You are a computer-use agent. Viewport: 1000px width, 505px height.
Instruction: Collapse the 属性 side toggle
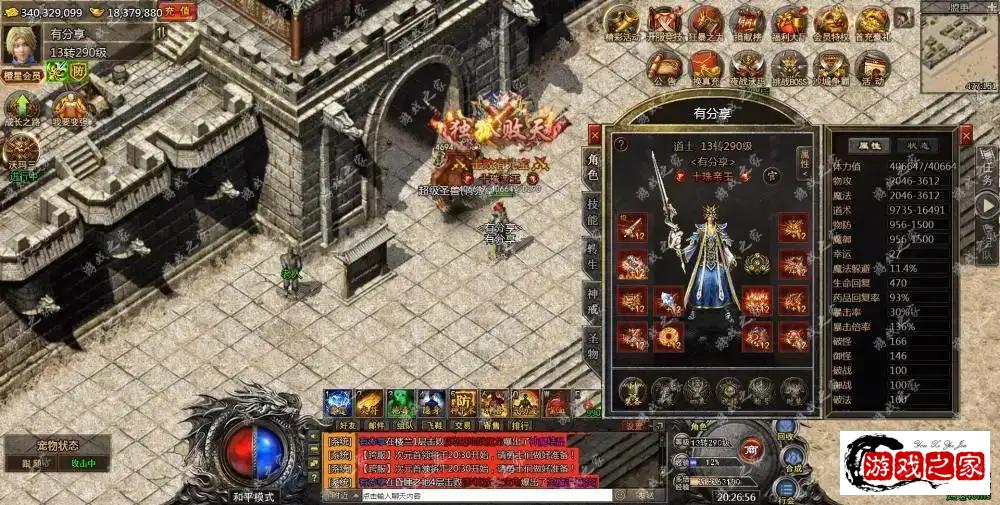pos(804,164)
